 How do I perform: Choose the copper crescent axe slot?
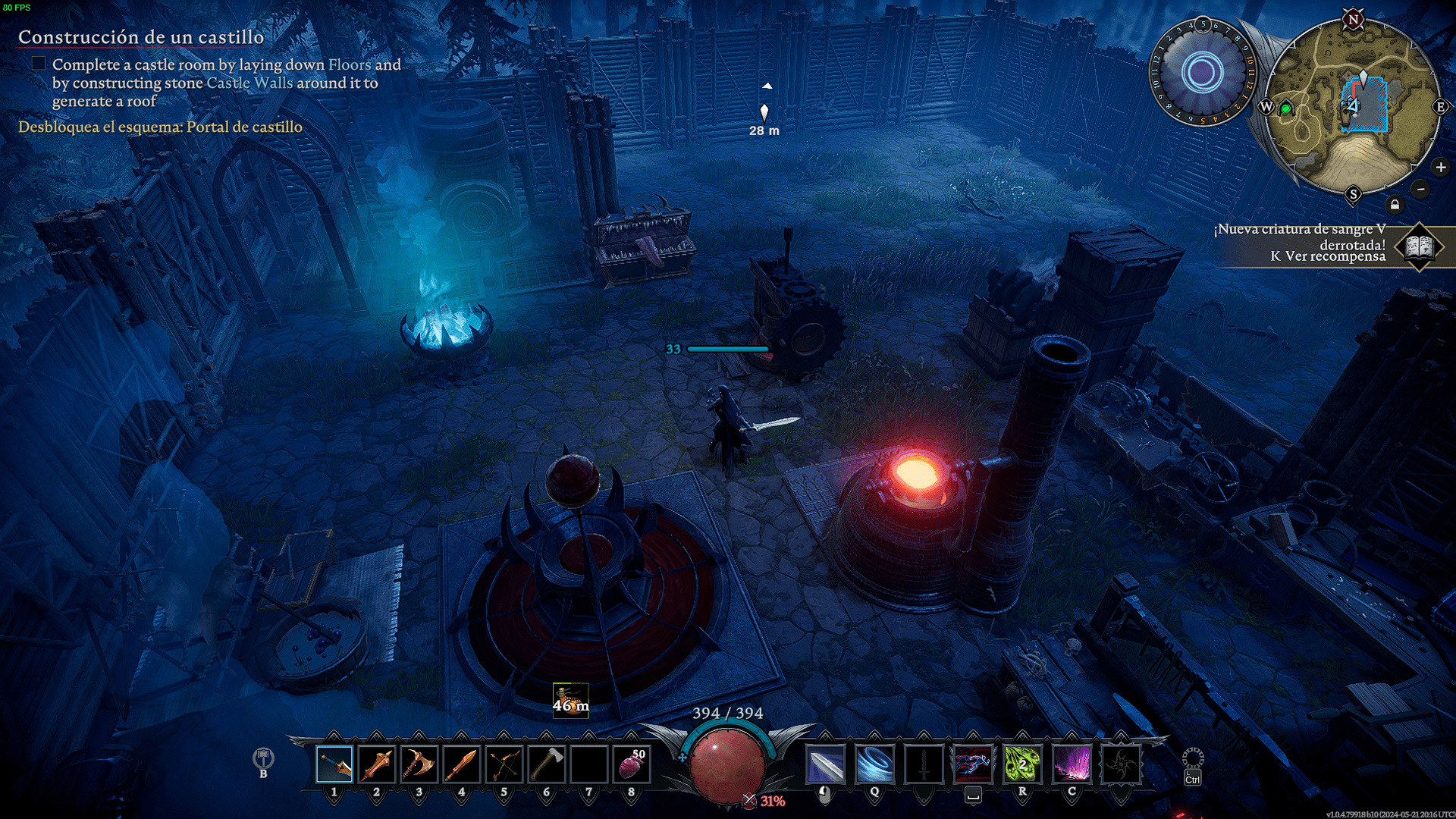(x=419, y=764)
